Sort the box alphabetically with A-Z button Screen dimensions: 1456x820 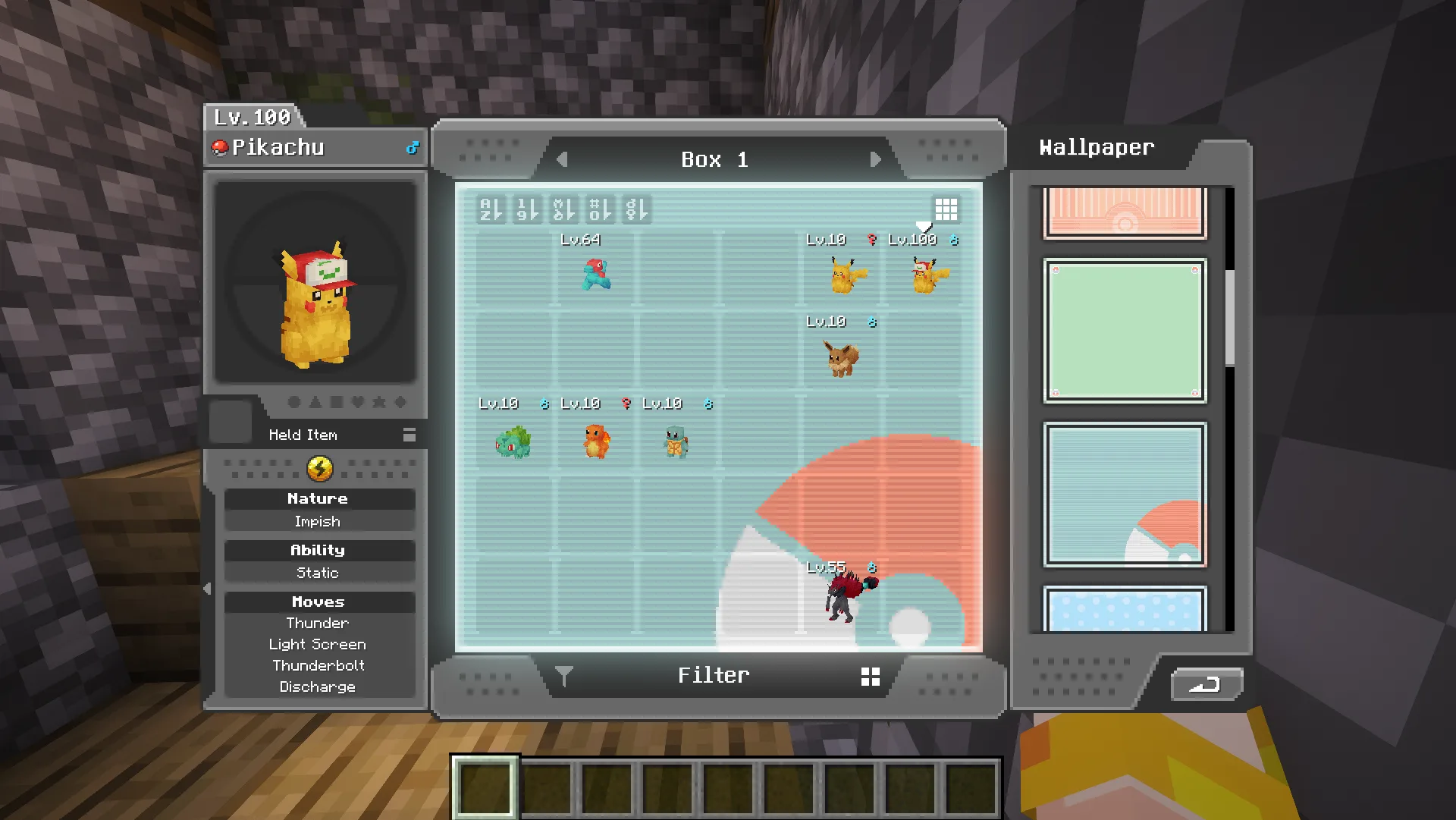pos(491,209)
